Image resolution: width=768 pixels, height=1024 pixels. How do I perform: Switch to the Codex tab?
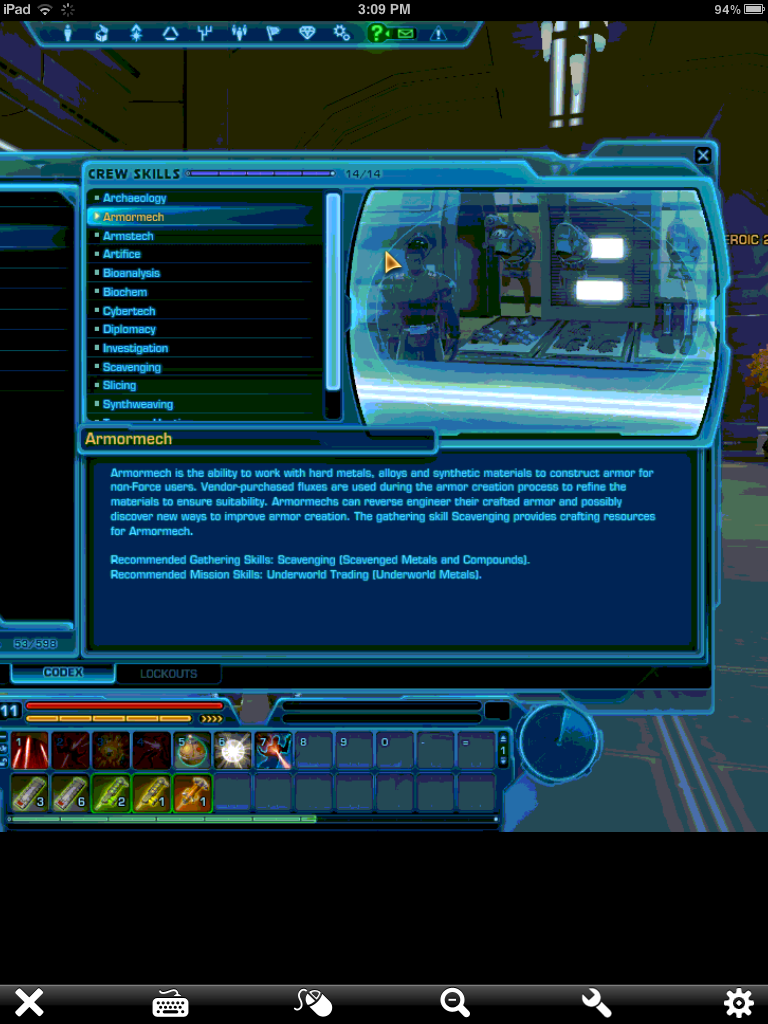pos(63,673)
